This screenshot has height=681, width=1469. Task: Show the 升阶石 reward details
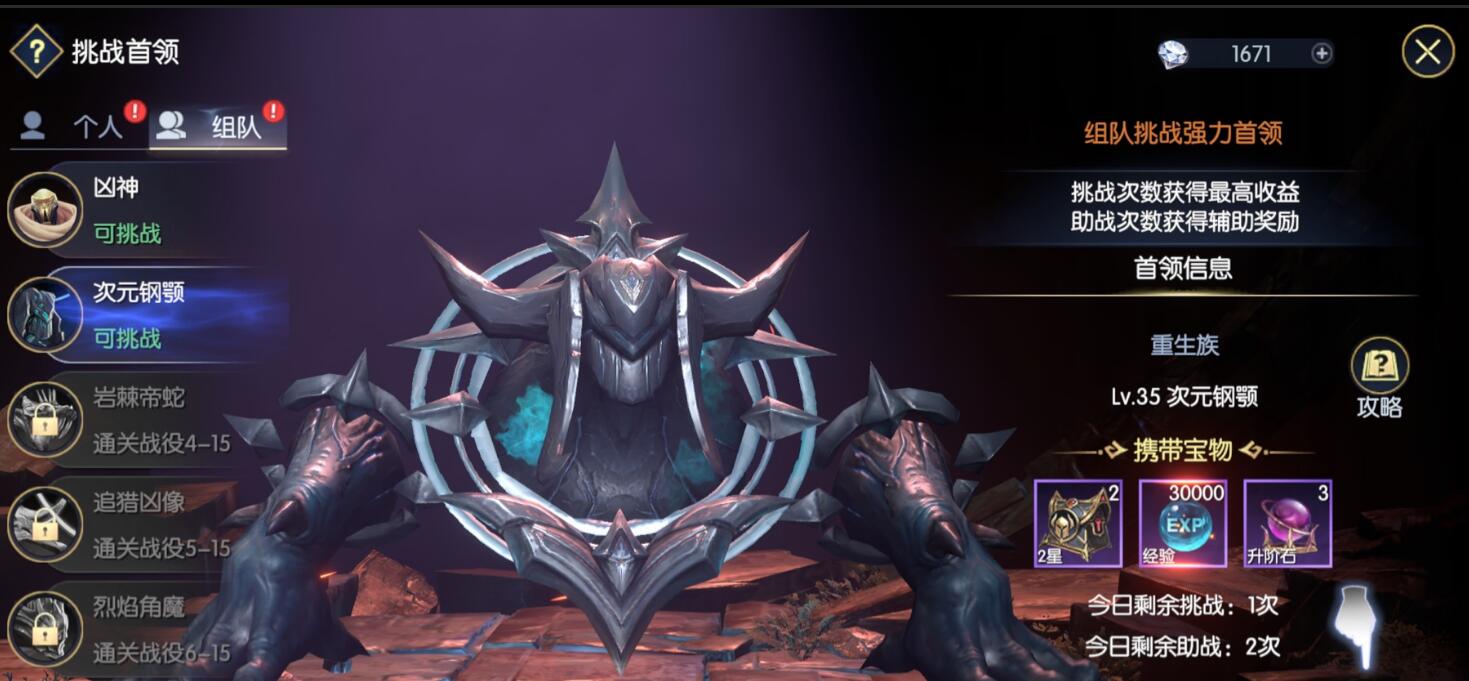click(x=1288, y=523)
